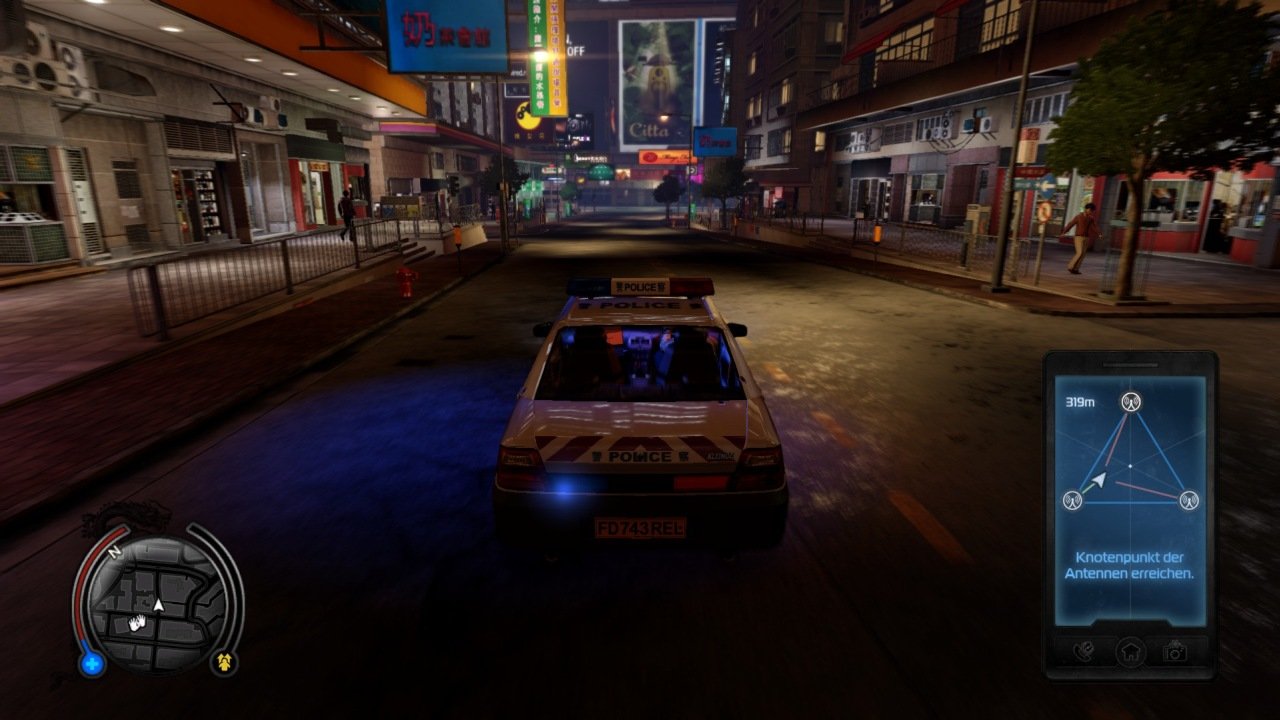
Task: Click the white center point of antenna triangle
Action: [1130, 466]
